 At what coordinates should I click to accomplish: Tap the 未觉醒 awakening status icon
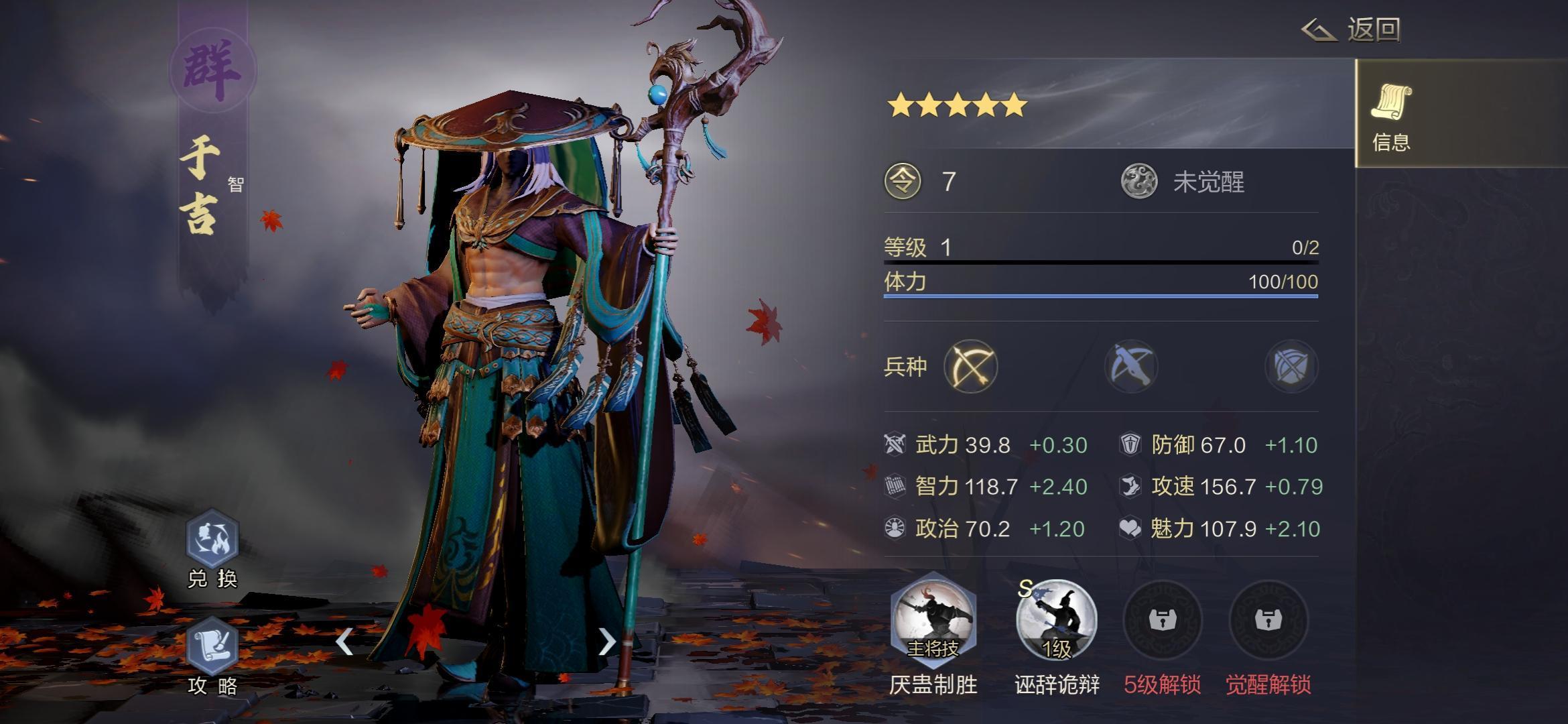tap(1139, 182)
